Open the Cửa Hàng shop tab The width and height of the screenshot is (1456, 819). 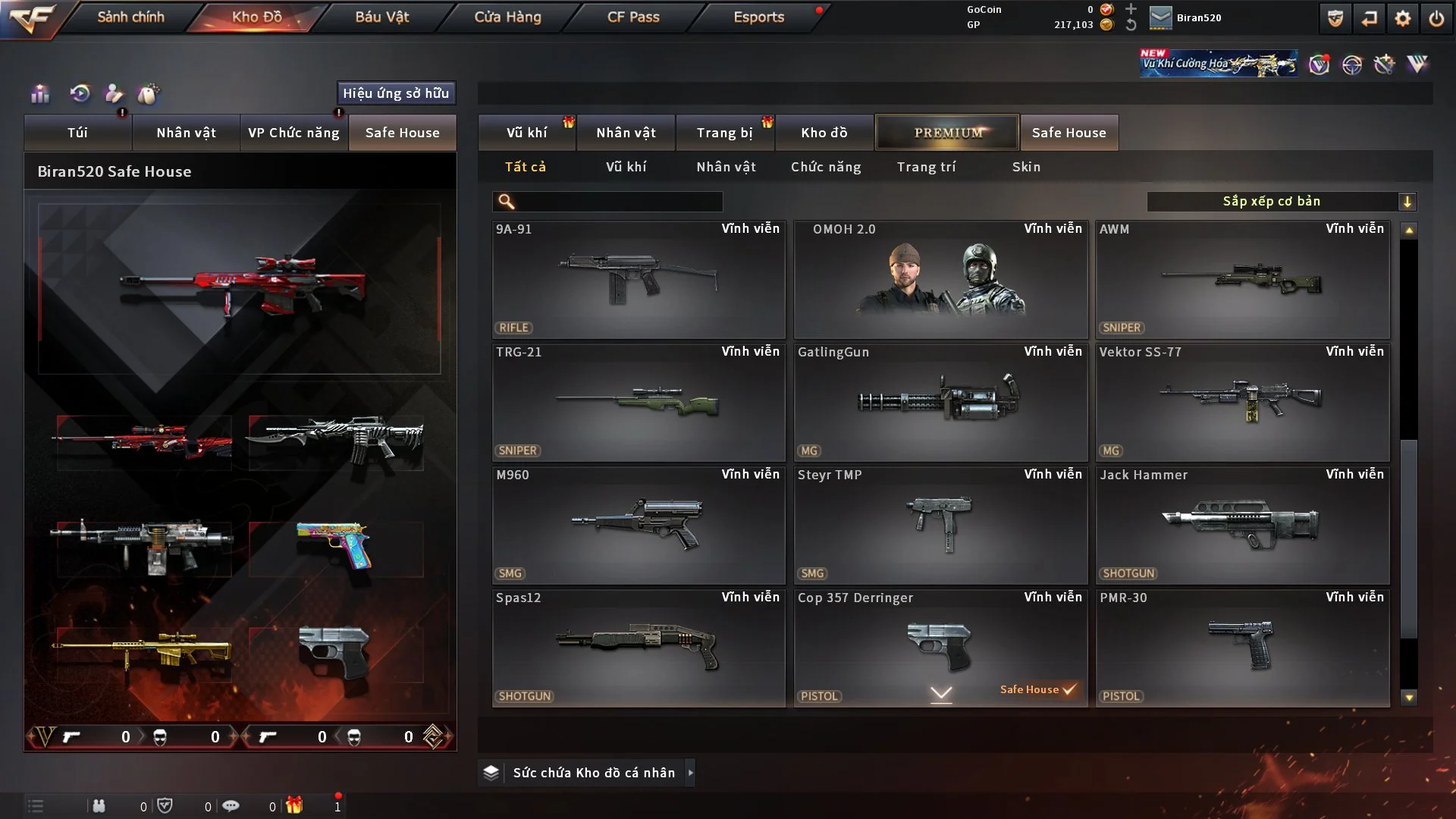point(507,17)
